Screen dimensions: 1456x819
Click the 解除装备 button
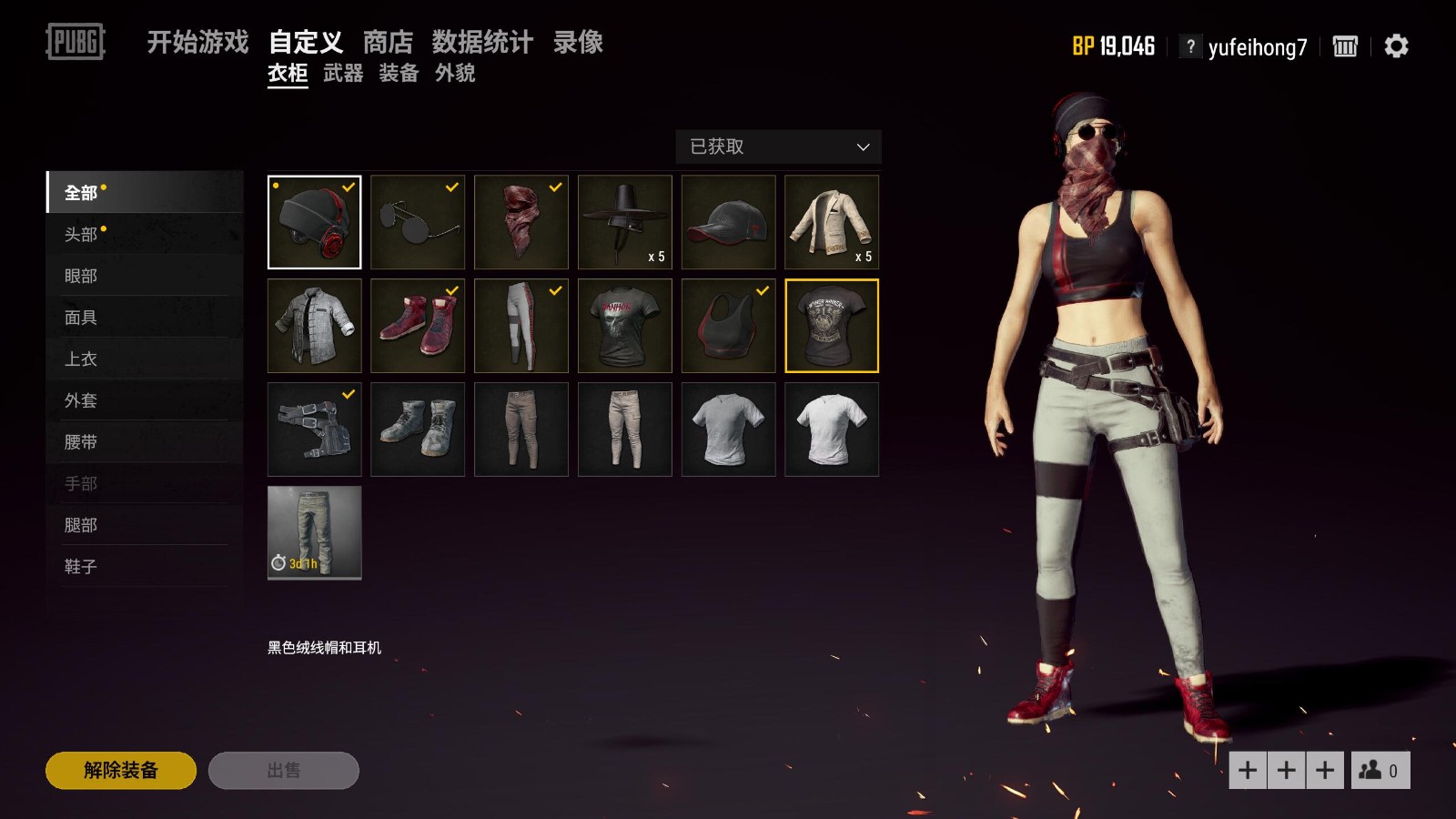click(x=122, y=770)
